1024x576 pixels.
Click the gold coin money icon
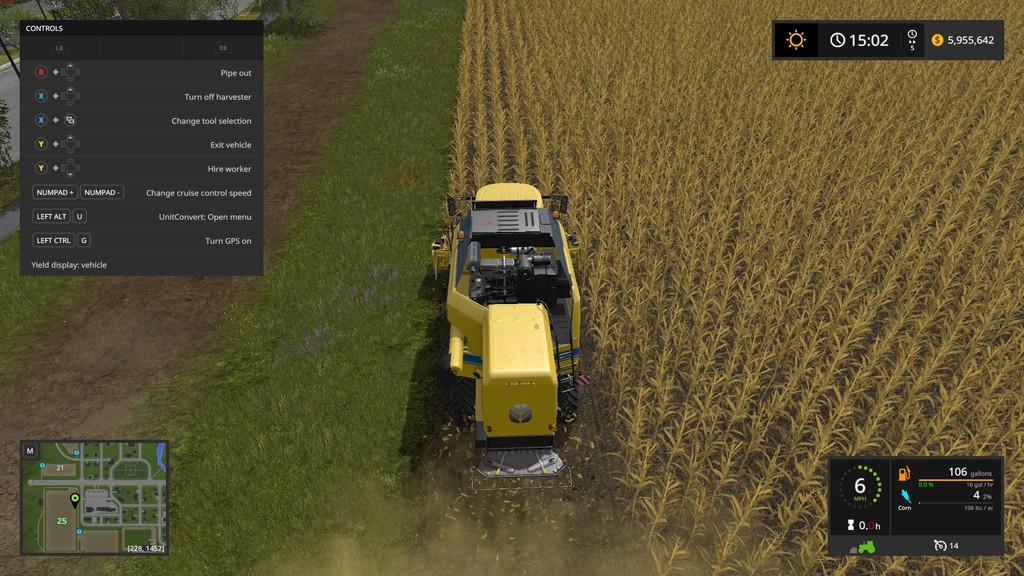937,40
